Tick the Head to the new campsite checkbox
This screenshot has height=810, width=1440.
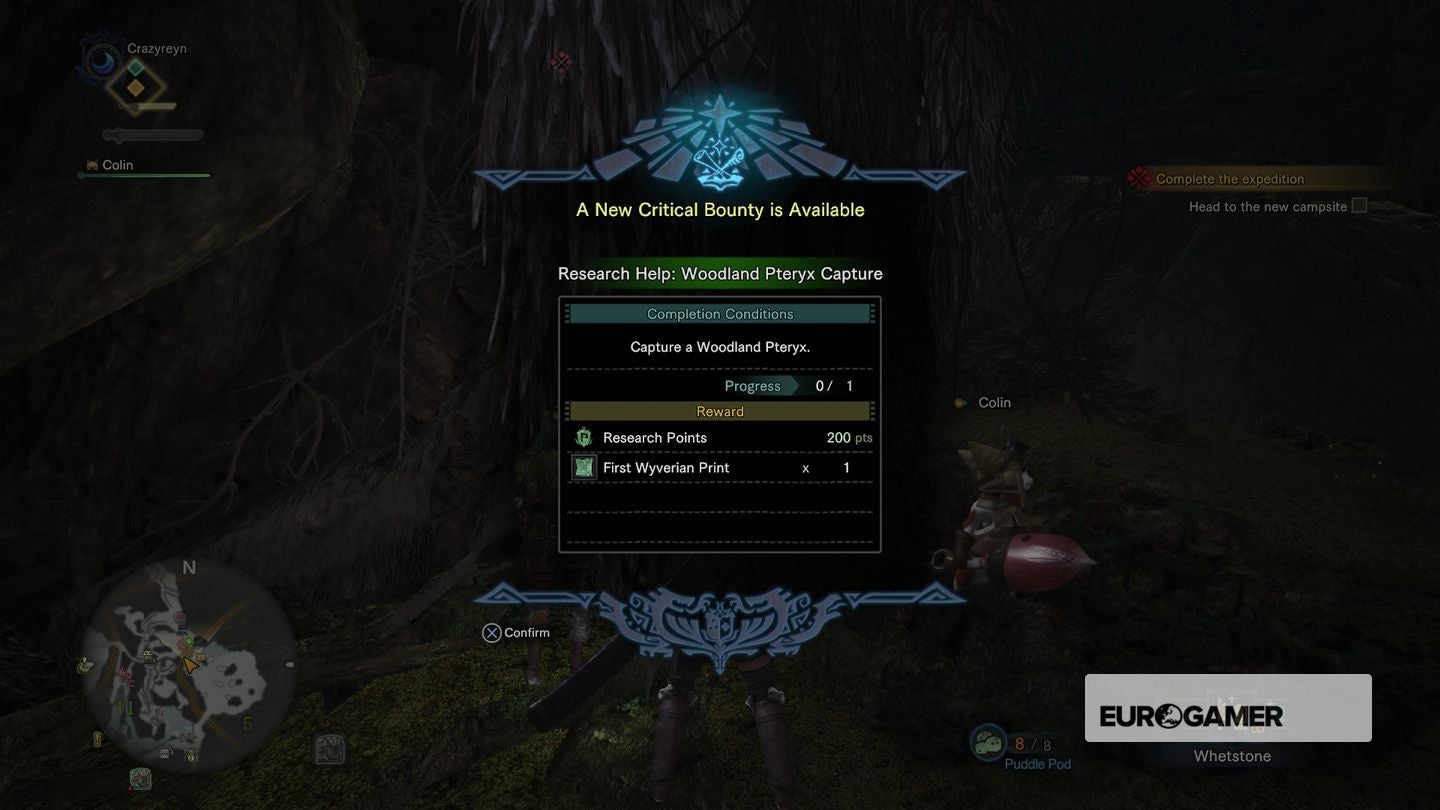pos(1359,206)
